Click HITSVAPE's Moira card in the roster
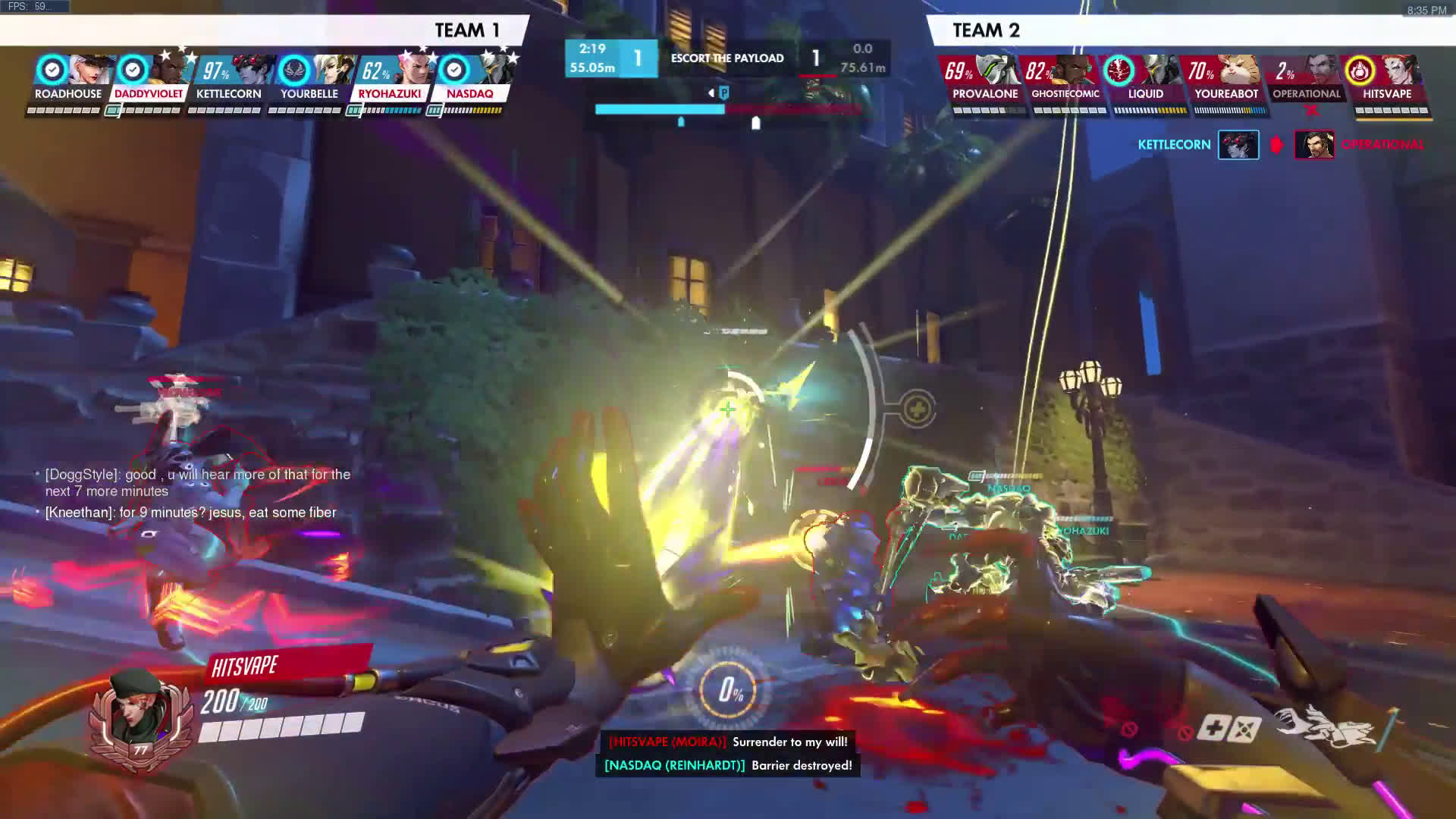This screenshot has width=1456, height=819. tap(1387, 80)
